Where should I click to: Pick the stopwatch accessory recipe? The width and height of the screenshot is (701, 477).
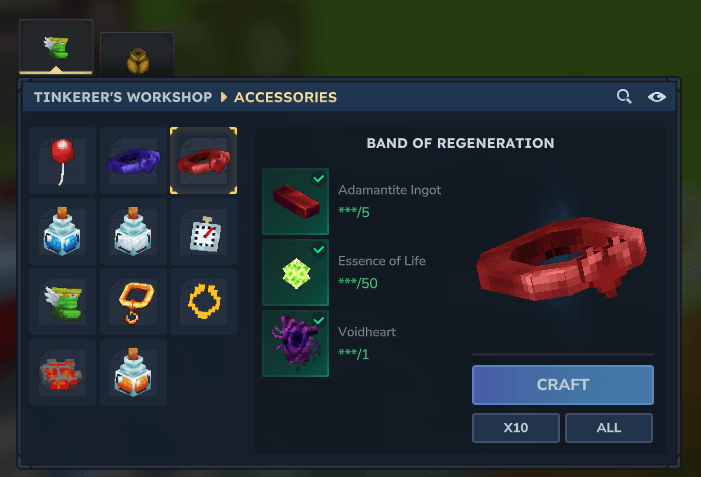(203, 231)
